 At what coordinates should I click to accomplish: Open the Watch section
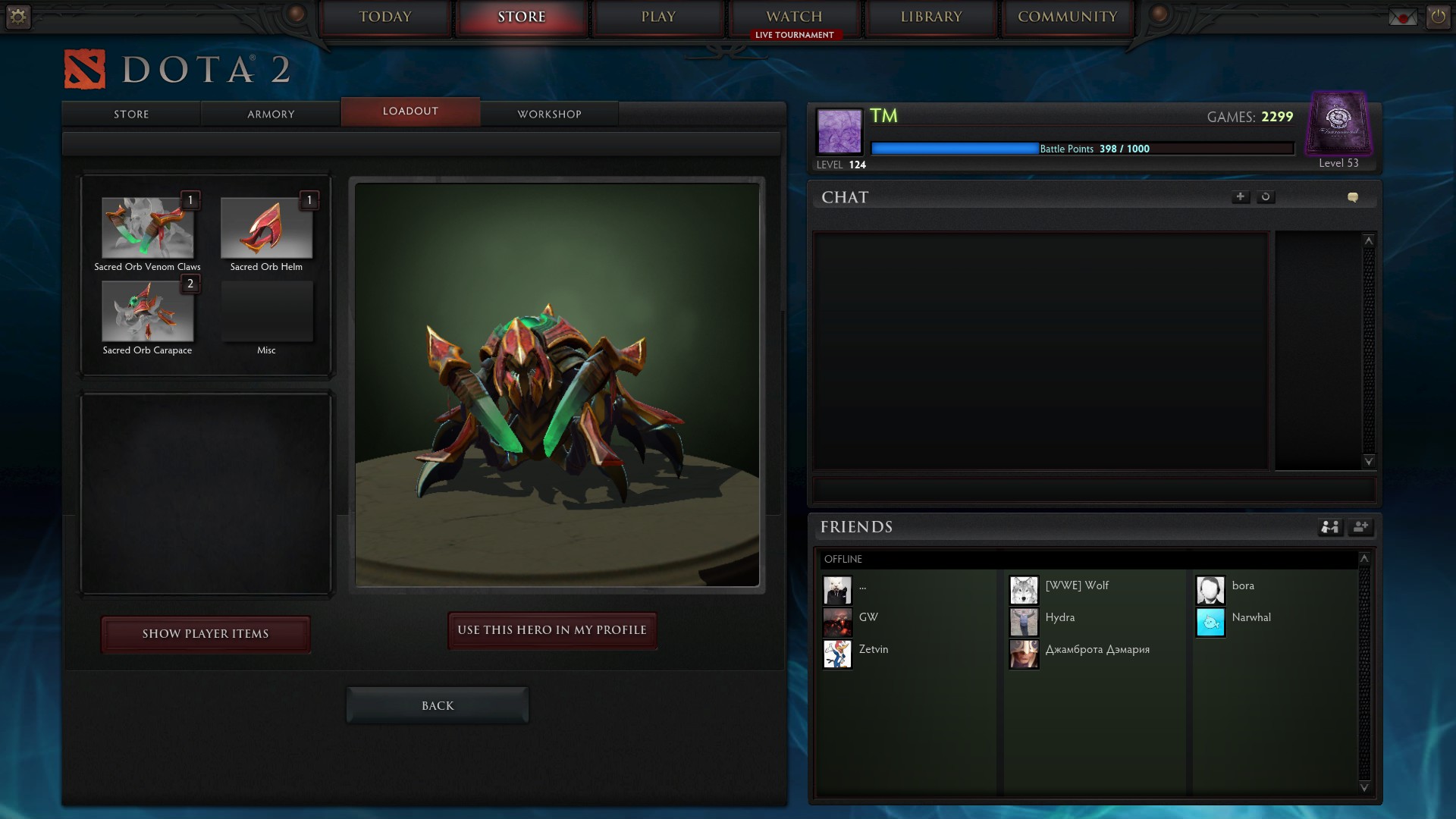794,17
